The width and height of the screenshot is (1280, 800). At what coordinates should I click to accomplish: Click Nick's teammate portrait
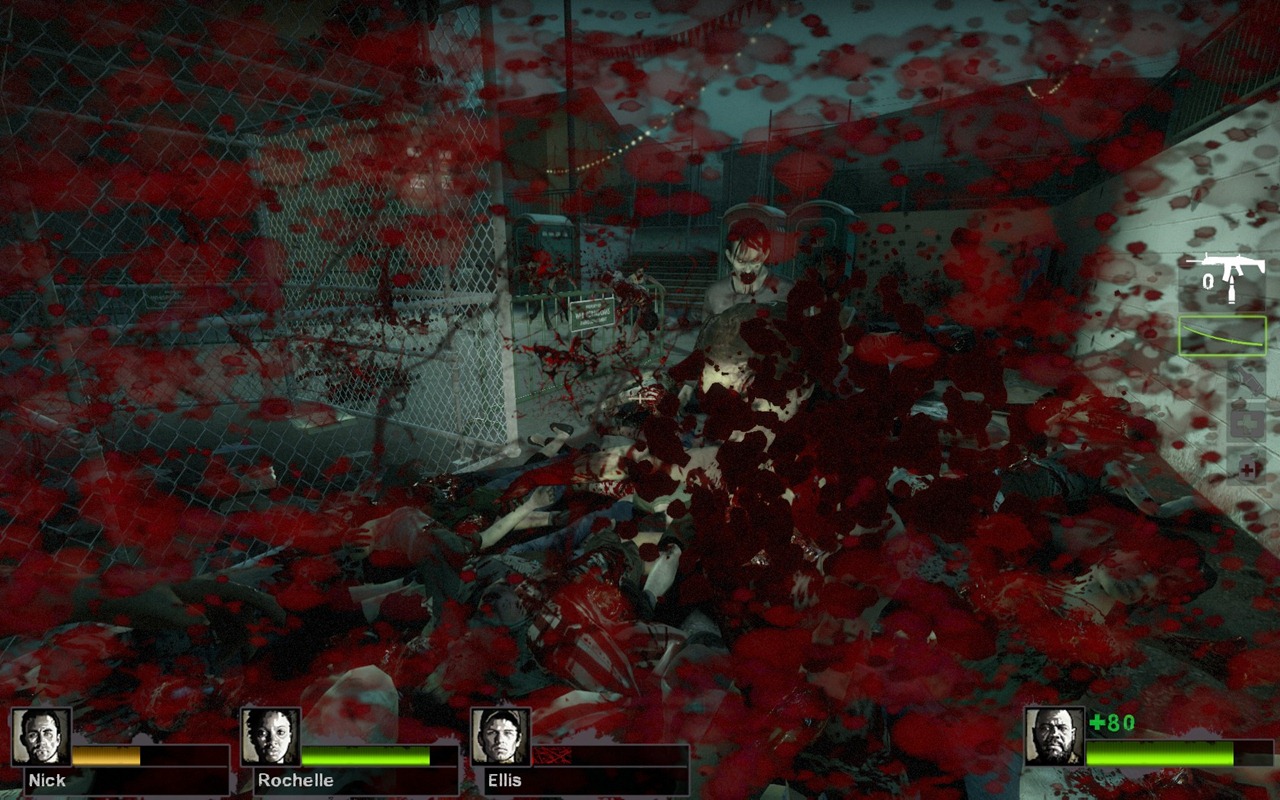pos(42,737)
